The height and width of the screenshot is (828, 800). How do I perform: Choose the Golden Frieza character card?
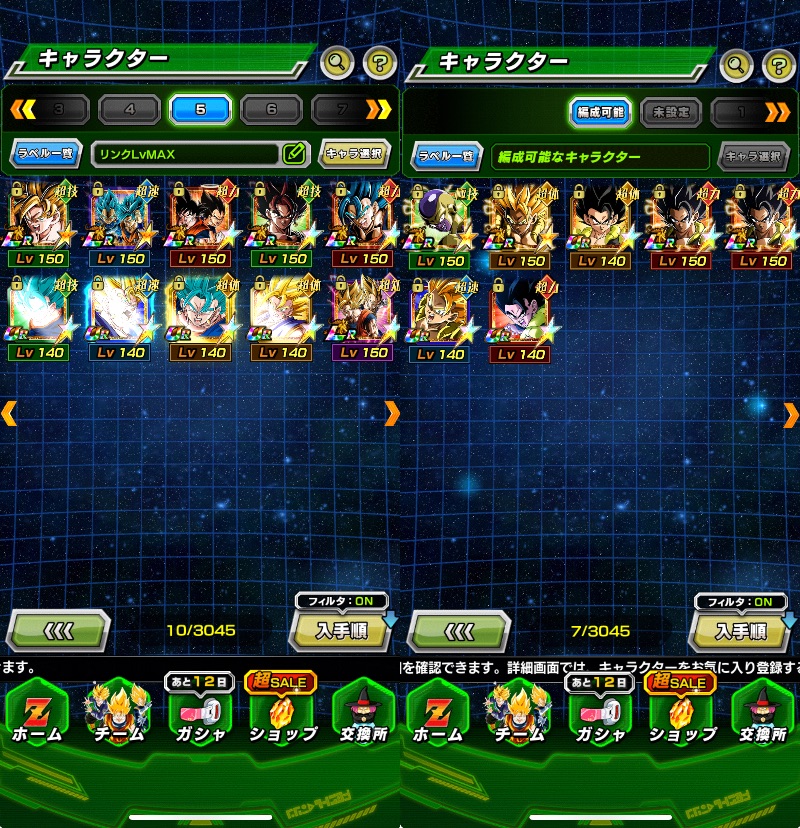click(x=438, y=224)
